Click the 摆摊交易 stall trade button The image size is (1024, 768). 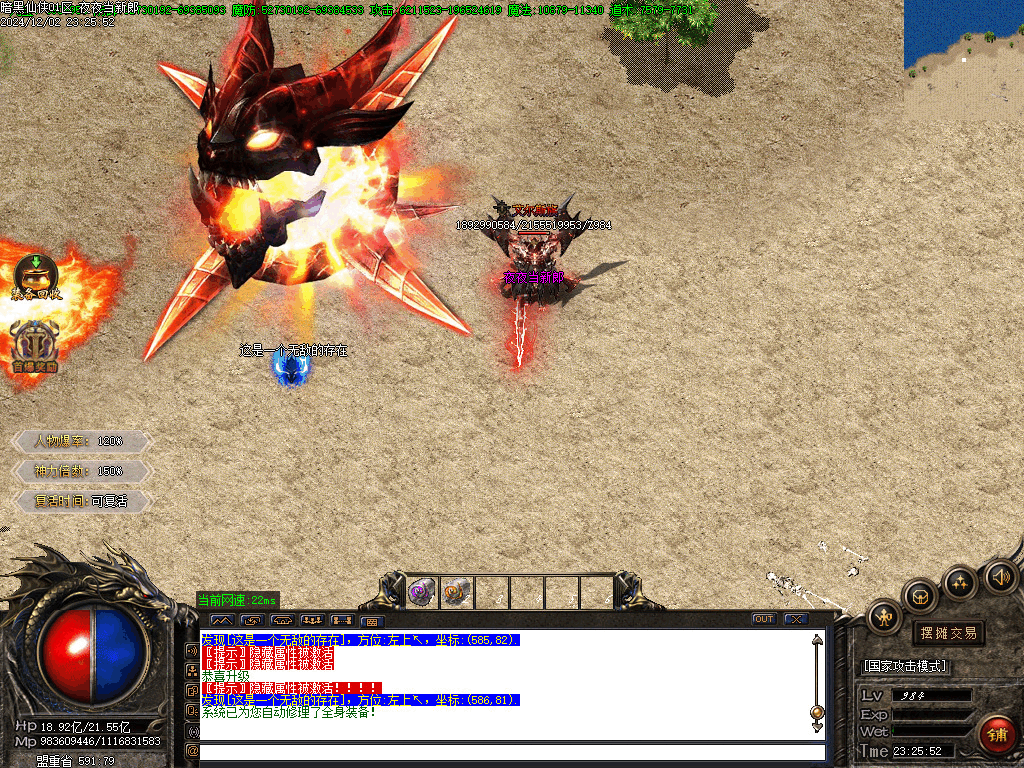[948, 633]
